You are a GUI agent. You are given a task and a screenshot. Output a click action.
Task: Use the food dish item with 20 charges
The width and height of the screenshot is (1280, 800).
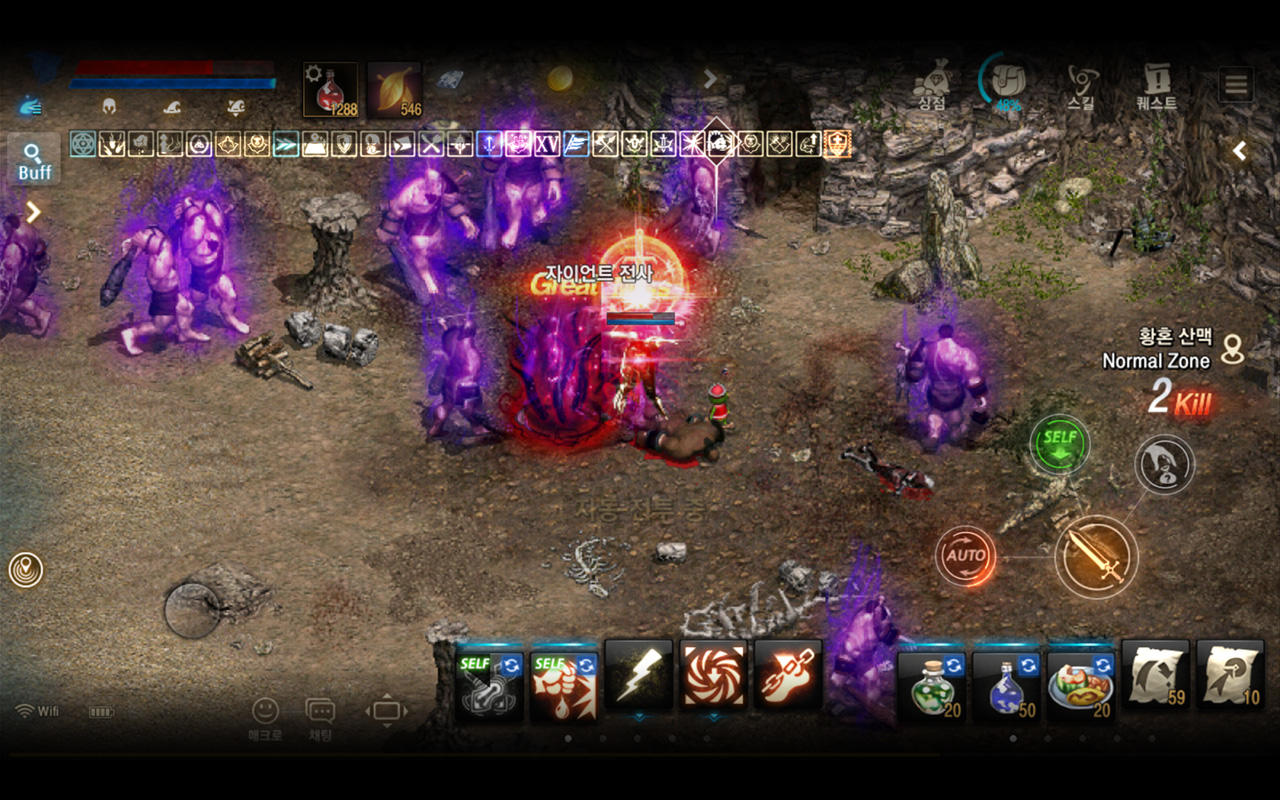coord(1079,680)
